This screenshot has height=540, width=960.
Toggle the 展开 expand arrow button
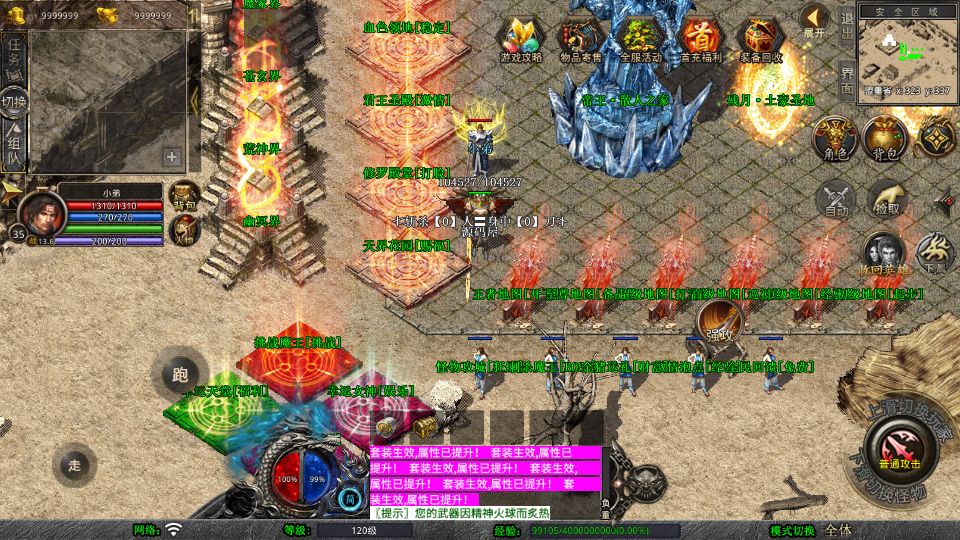815,20
